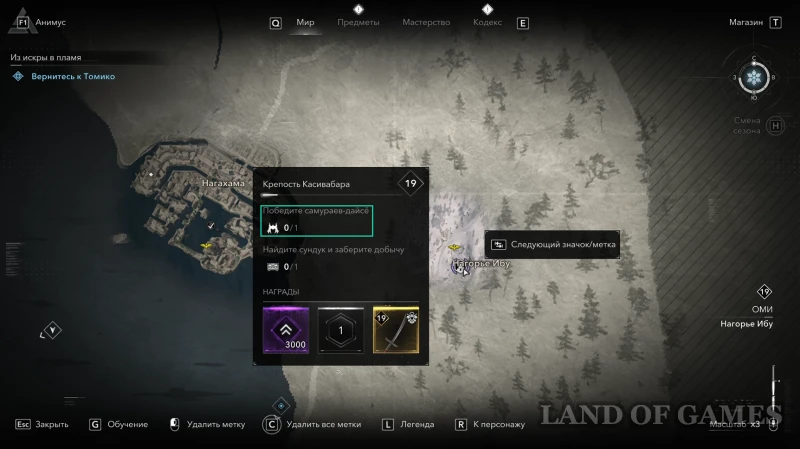The width and height of the screenshot is (800, 449).
Task: Select the 3000 experience reward tile
Action: coord(285,330)
